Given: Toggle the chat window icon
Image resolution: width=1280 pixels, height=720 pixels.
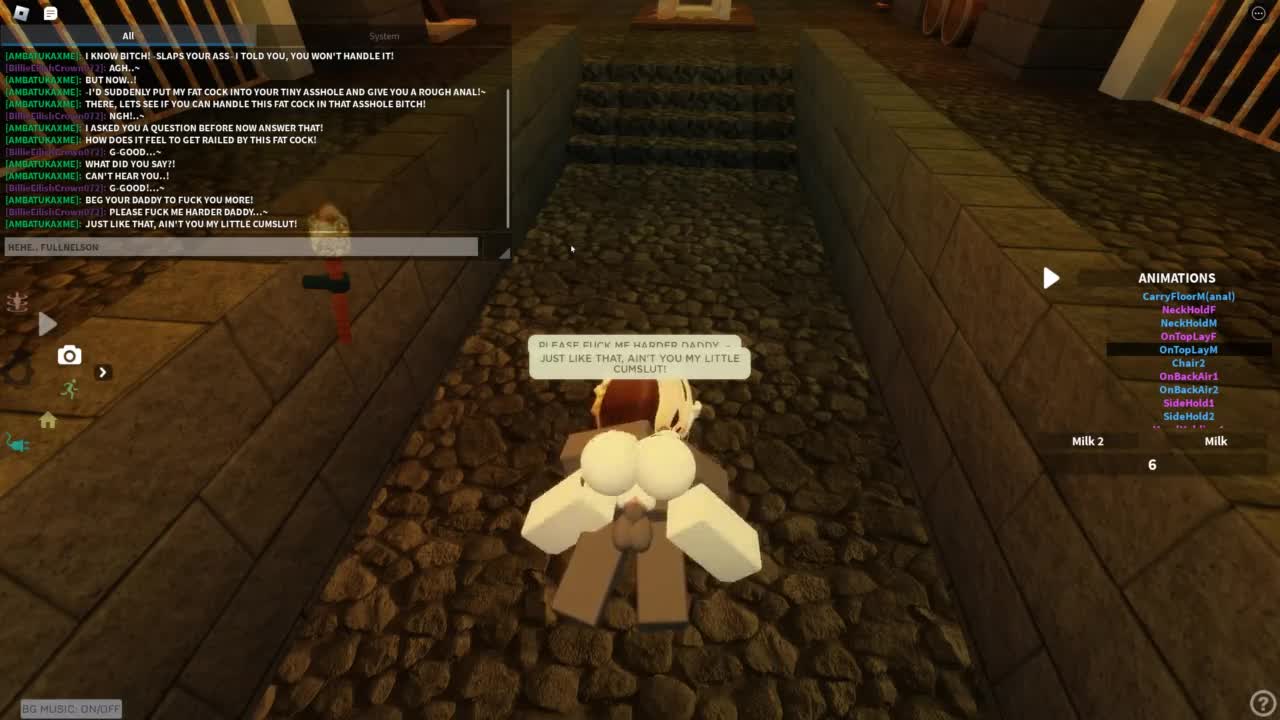Looking at the screenshot, I should tap(51, 12).
